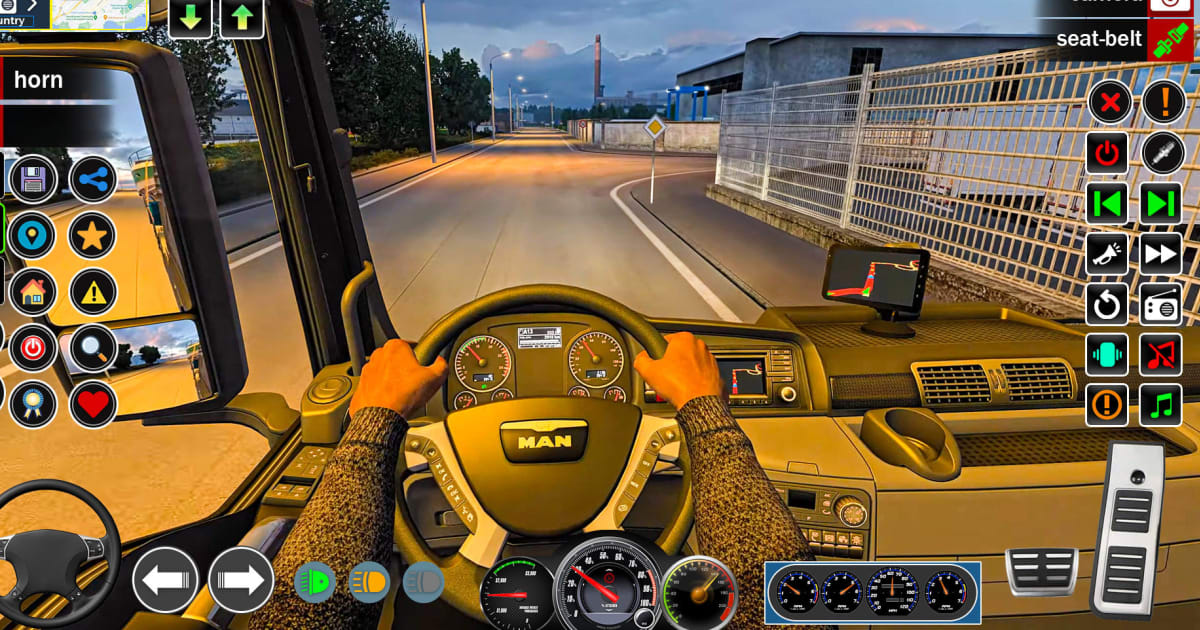Click the yellow warning triangle icon
This screenshot has width=1200, height=630.
(x=93, y=292)
